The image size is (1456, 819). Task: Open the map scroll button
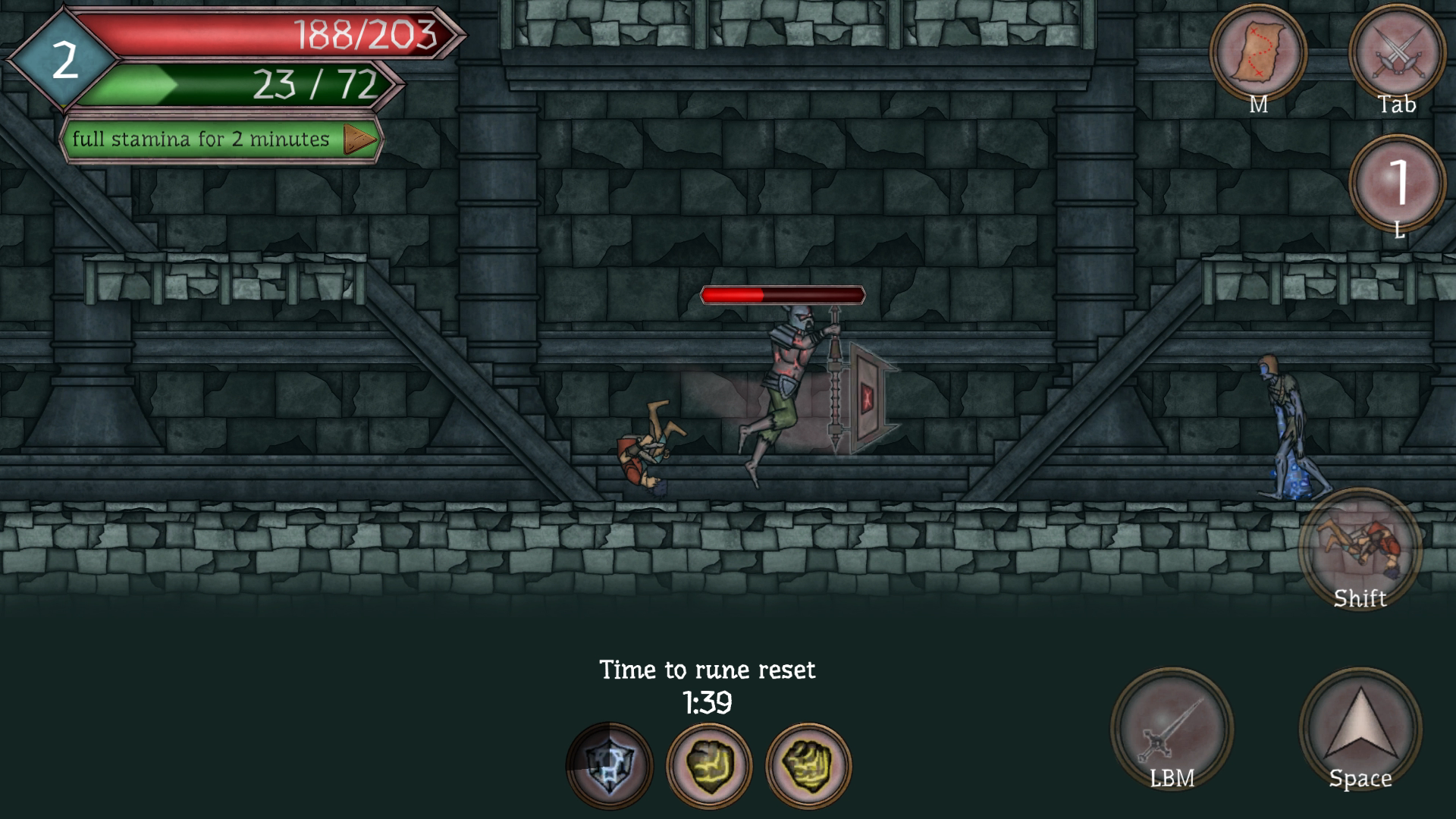[x=1257, y=54]
